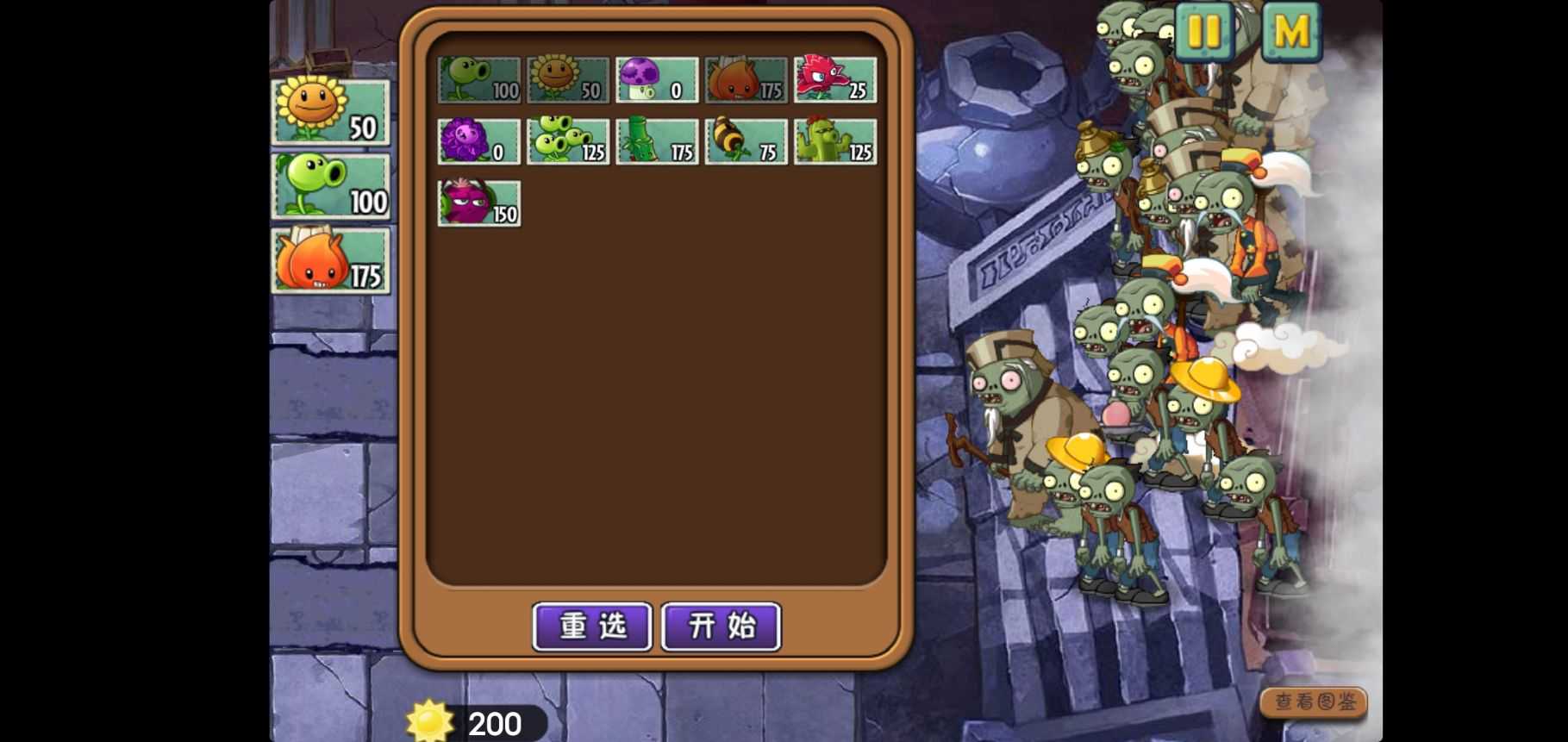
Task: Select the Threepeater seed packet costing 125
Action: [566, 140]
